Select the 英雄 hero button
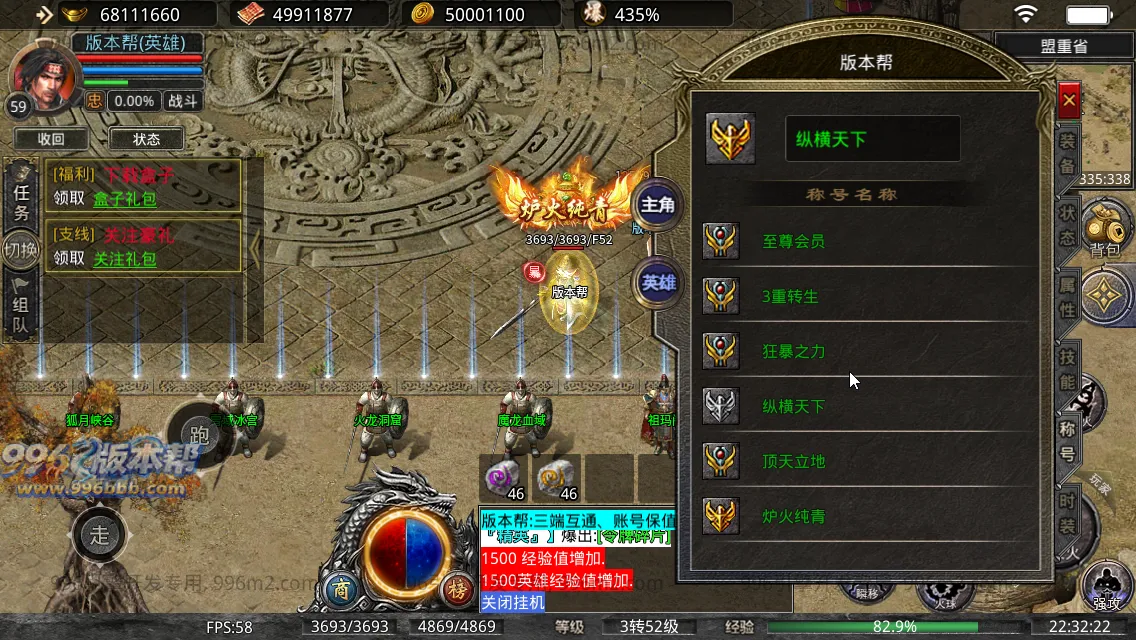 click(657, 283)
